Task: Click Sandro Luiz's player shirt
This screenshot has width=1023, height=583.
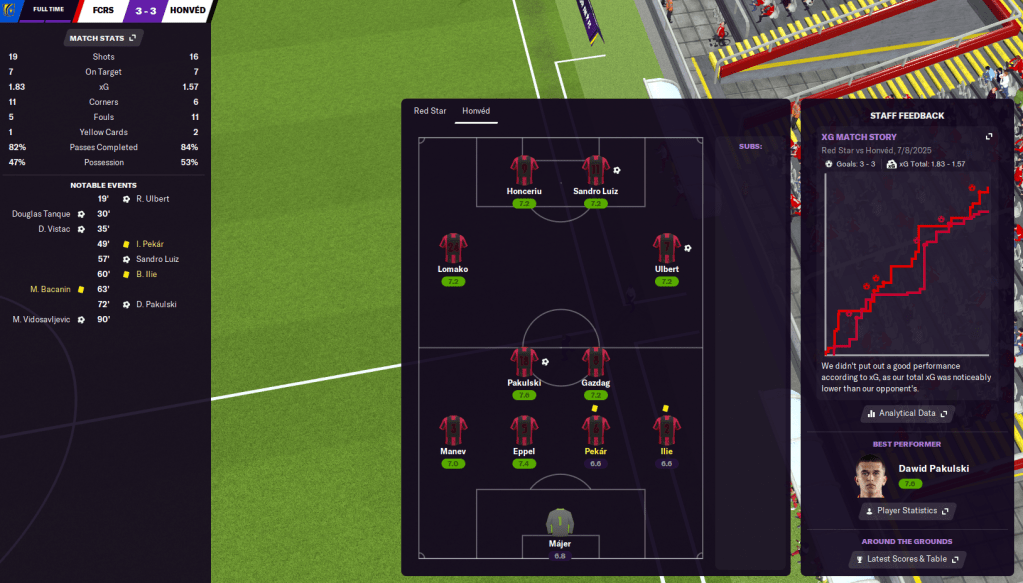Action: pos(595,170)
